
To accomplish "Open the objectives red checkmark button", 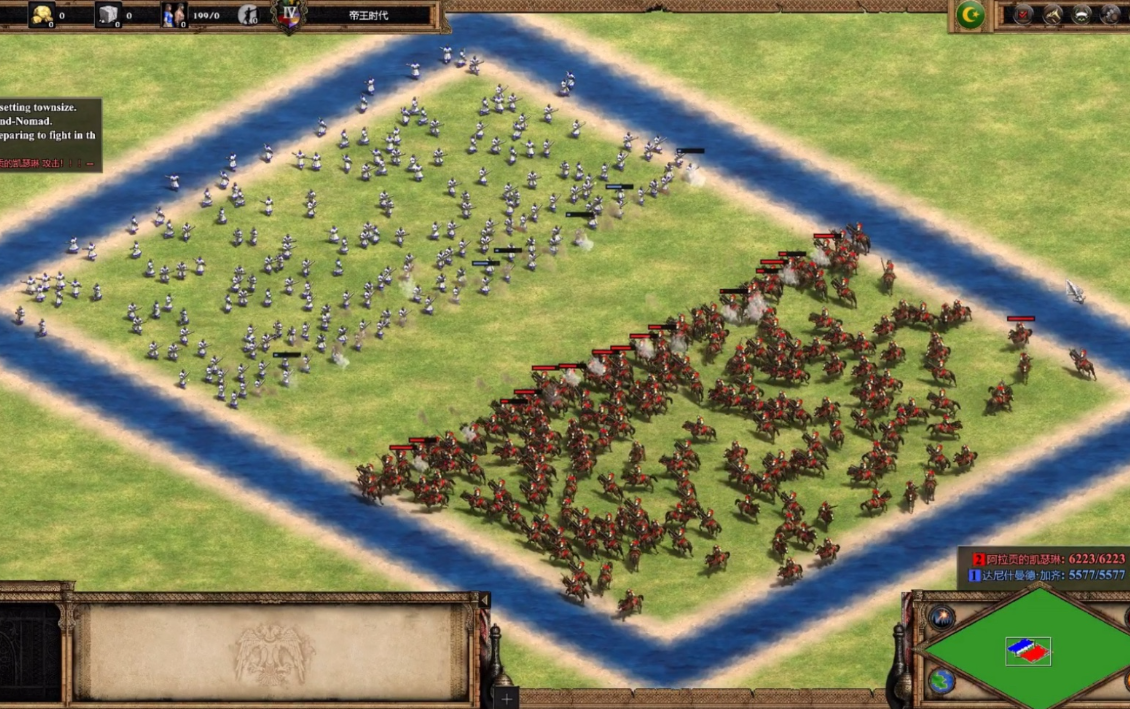I will click(1023, 15).
